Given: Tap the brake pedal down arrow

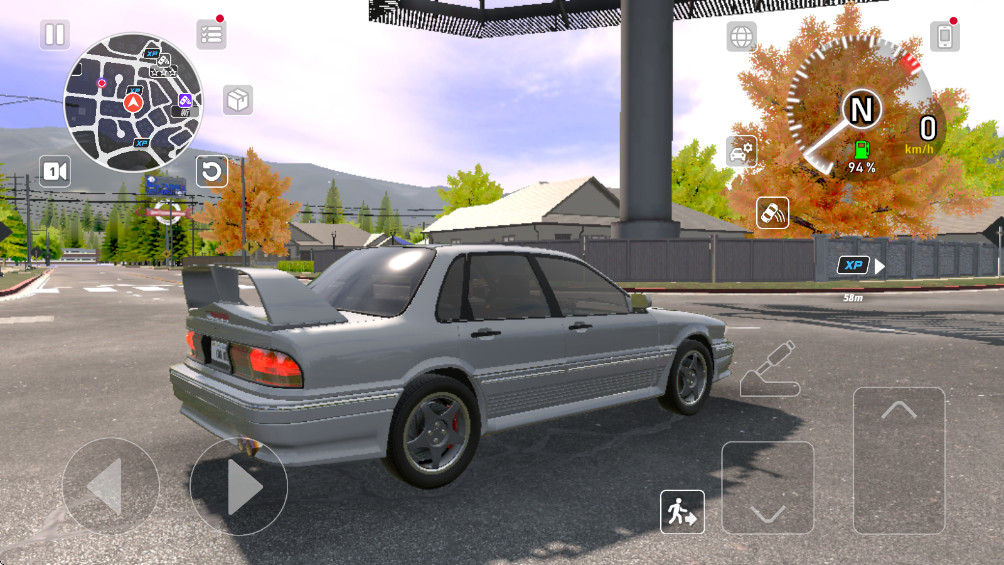Looking at the screenshot, I should [767, 487].
